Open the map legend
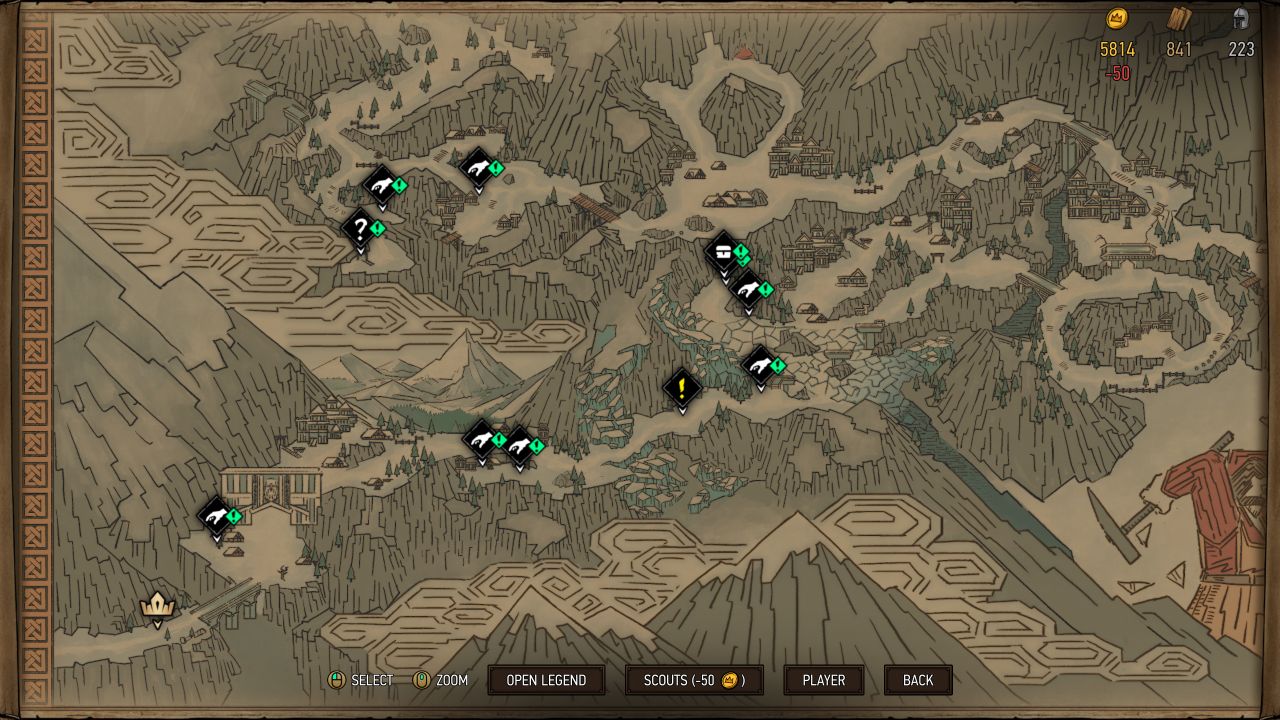The image size is (1280, 720). coord(546,680)
